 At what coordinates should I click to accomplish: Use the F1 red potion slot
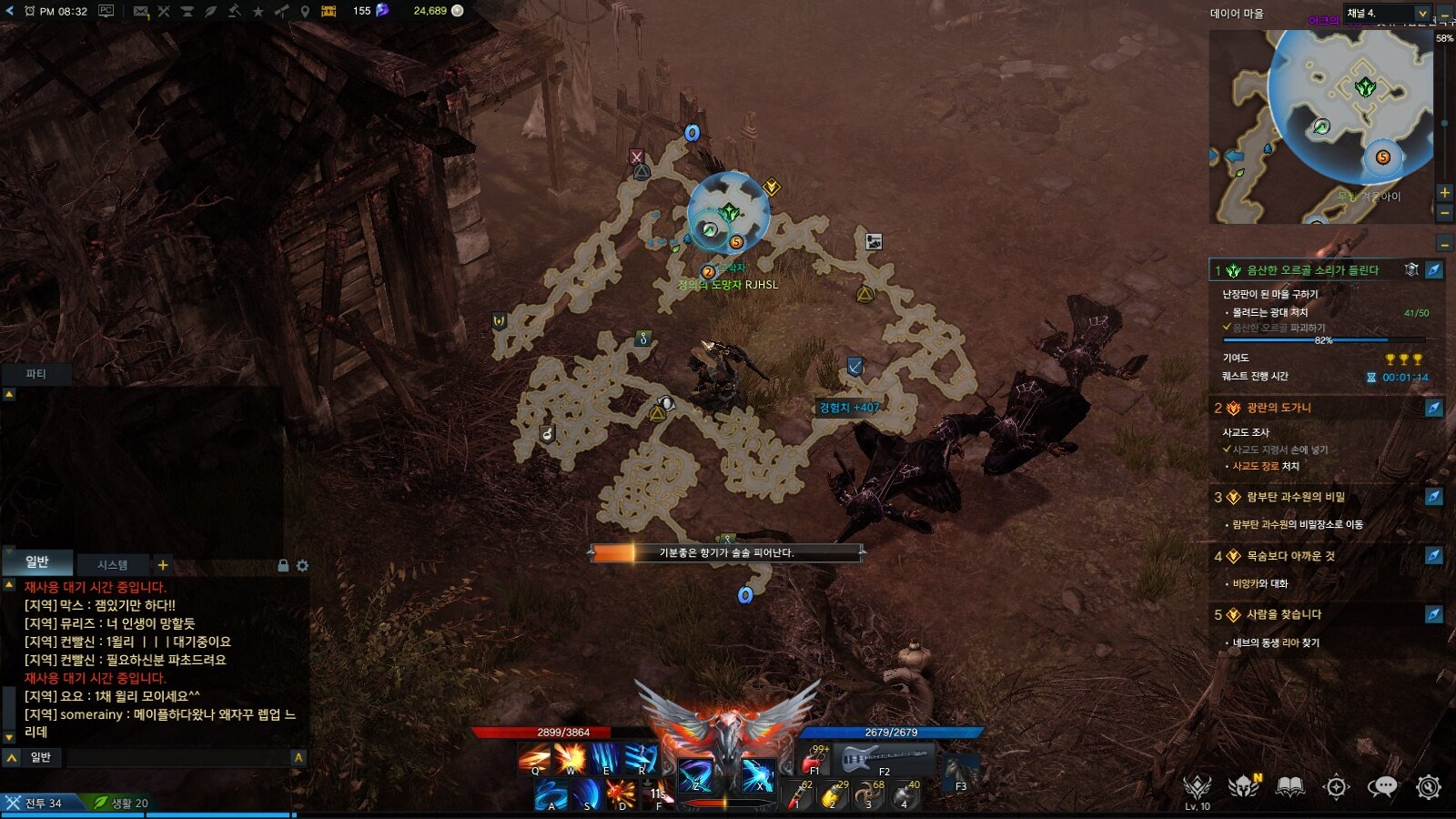pyautogui.click(x=814, y=758)
